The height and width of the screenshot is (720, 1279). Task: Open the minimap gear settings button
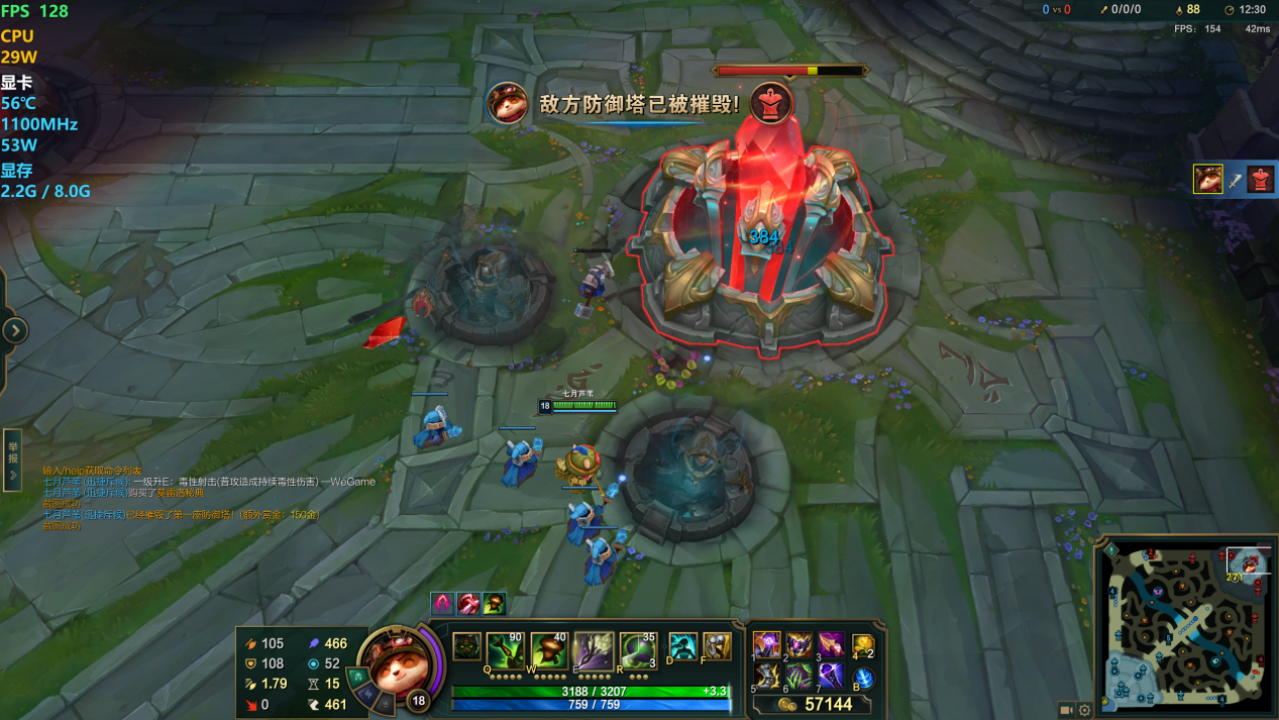1085,710
